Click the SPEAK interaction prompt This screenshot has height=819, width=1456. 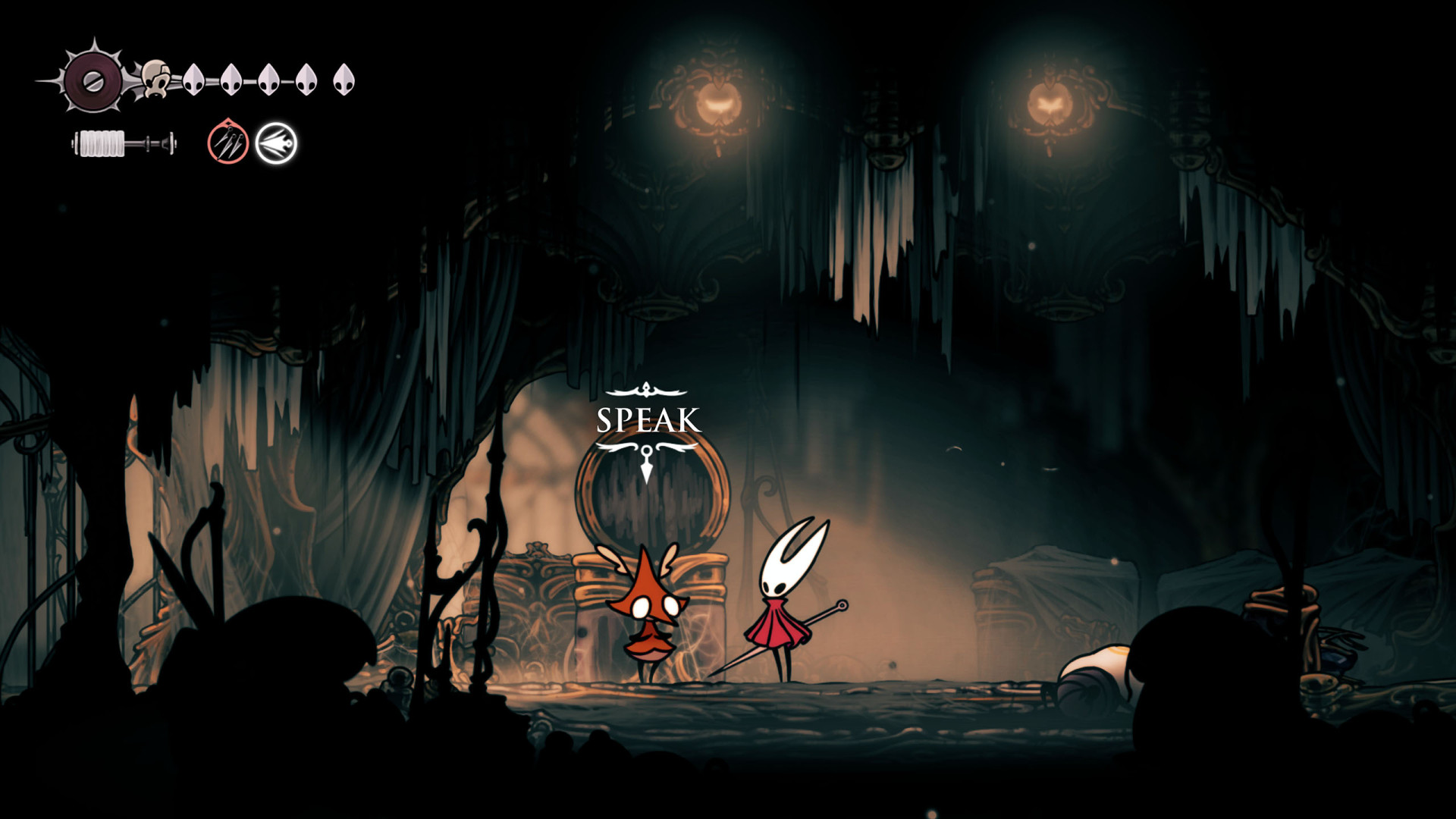[648, 421]
